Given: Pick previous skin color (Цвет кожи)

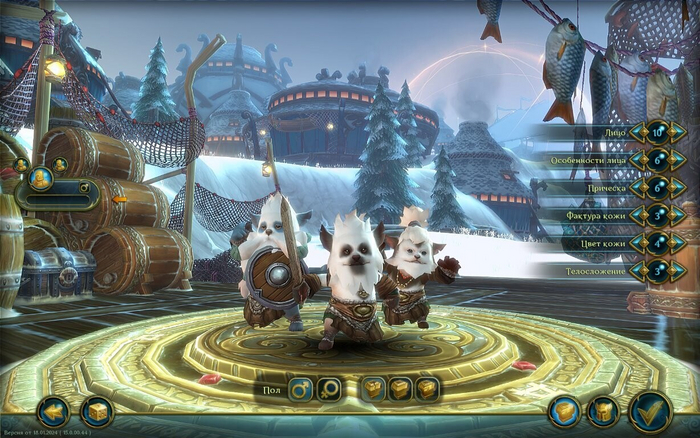Looking at the screenshot, I should 636,243.
